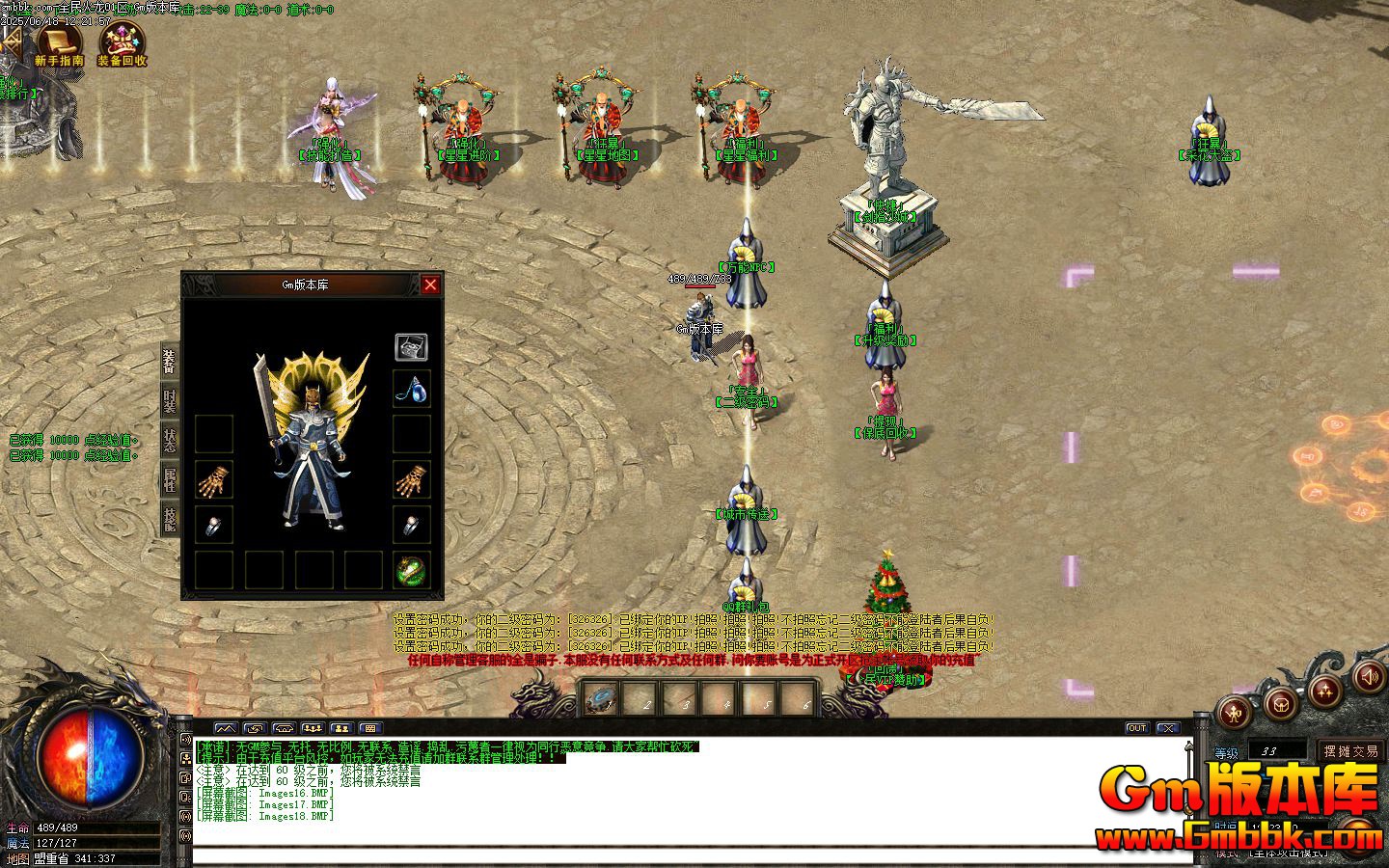Select the minimap mountain icon above the chat
This screenshot has height=868, width=1389.
(x=226, y=728)
